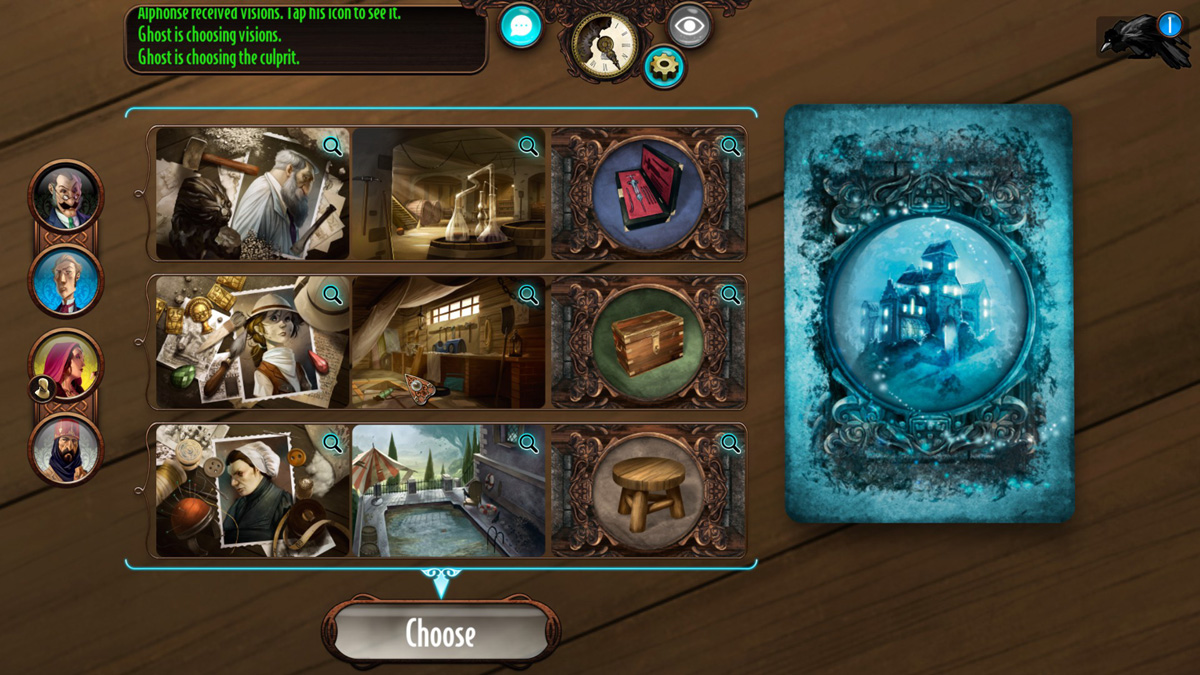This screenshot has height=675, width=1200.
Task: Choose the seamstress with buttons card
Action: 252,490
